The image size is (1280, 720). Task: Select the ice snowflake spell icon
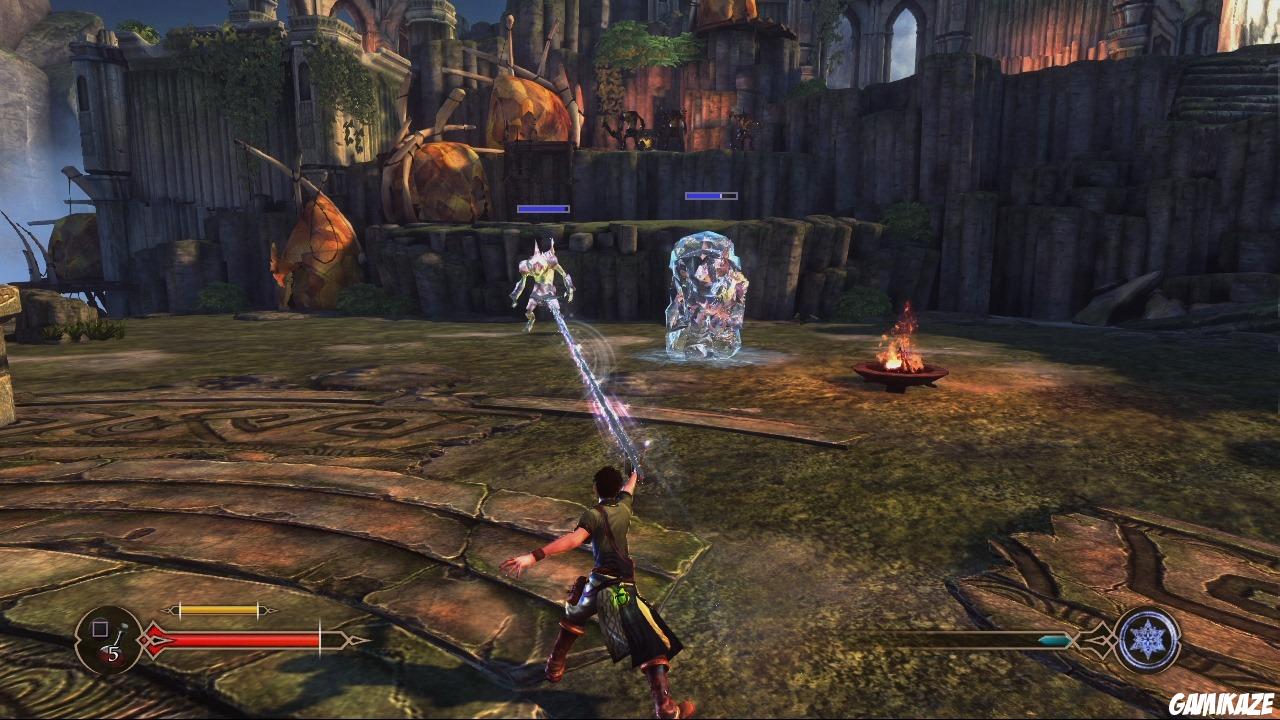1147,640
